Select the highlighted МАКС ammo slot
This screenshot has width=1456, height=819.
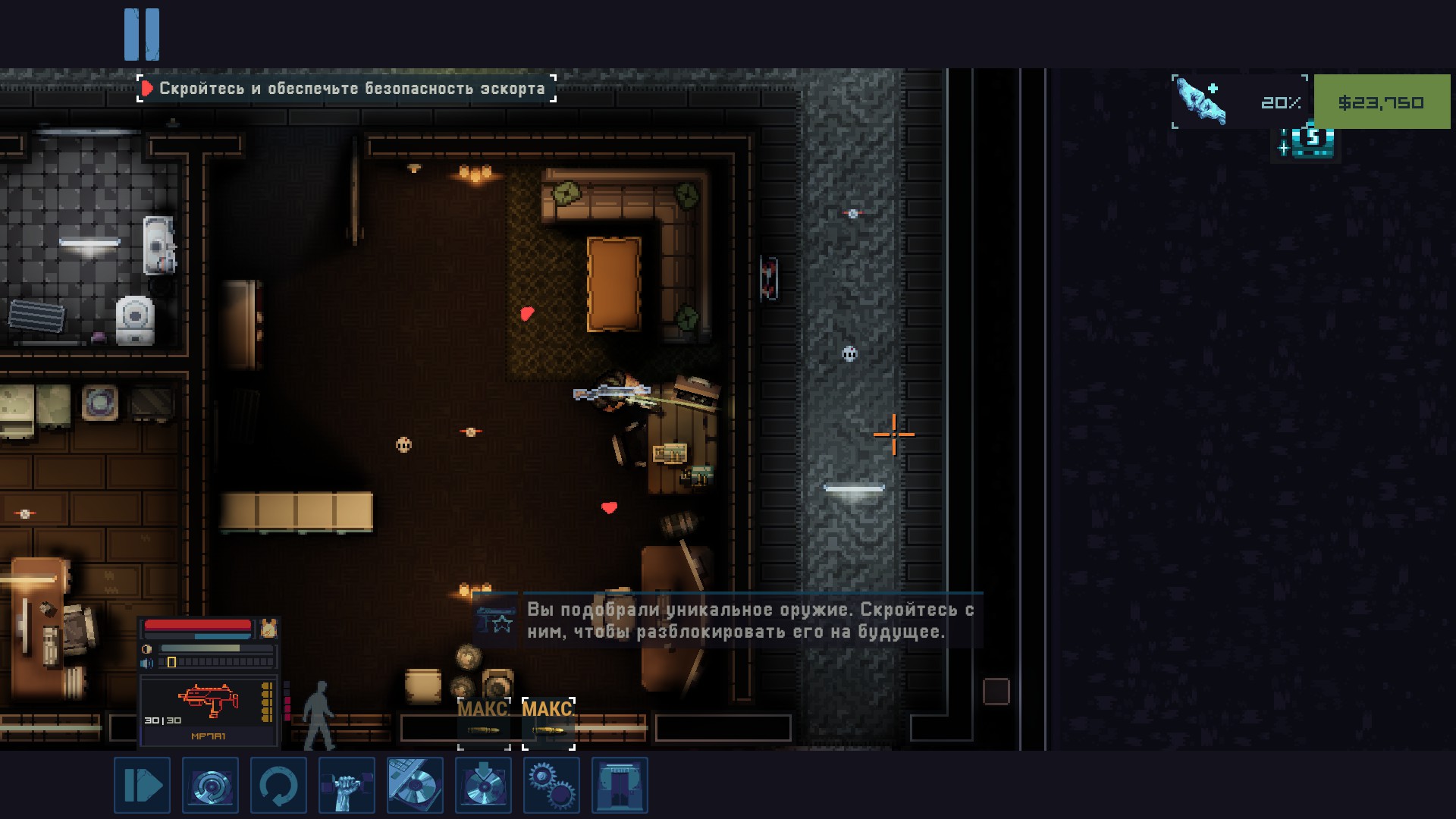click(548, 723)
